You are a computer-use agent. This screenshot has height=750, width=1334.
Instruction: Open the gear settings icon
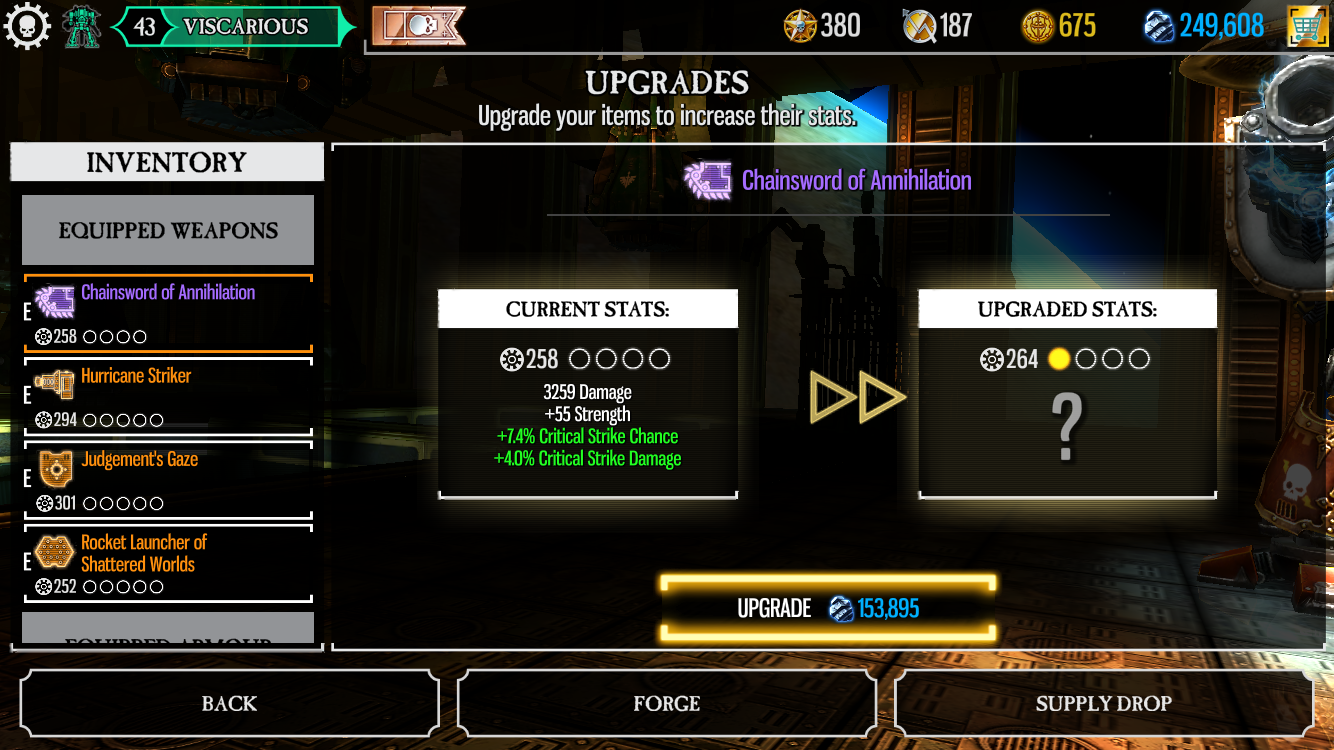point(27,27)
